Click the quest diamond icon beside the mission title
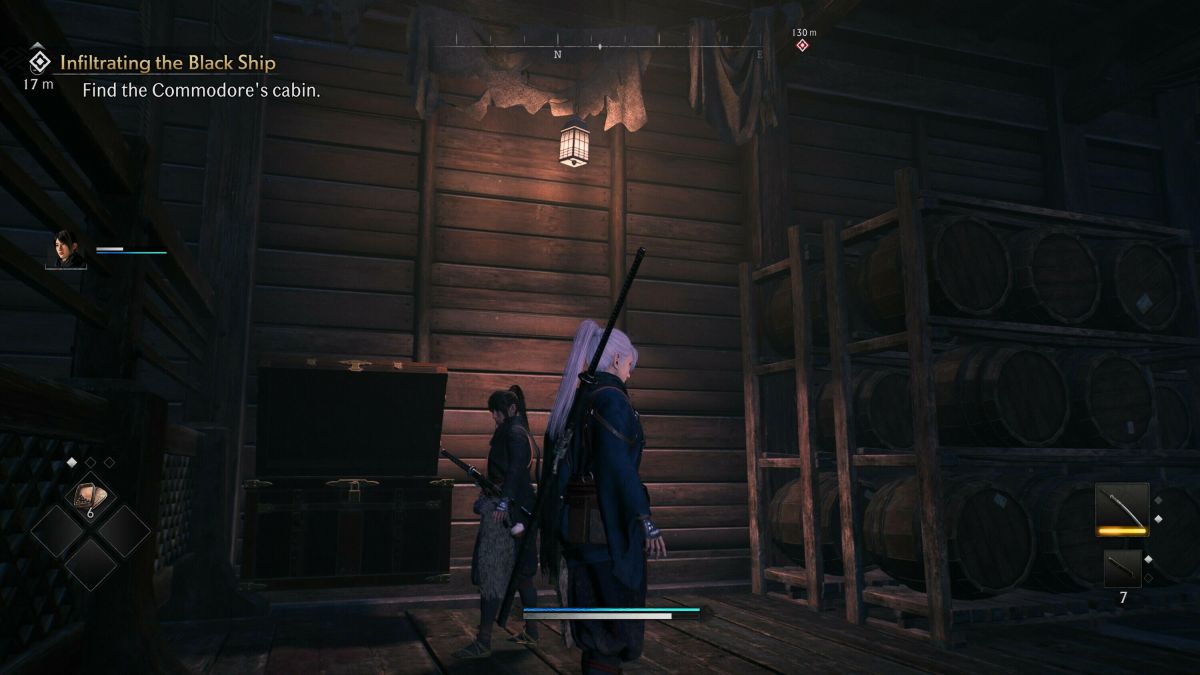Viewport: 1200px width, 675px height. (39, 62)
